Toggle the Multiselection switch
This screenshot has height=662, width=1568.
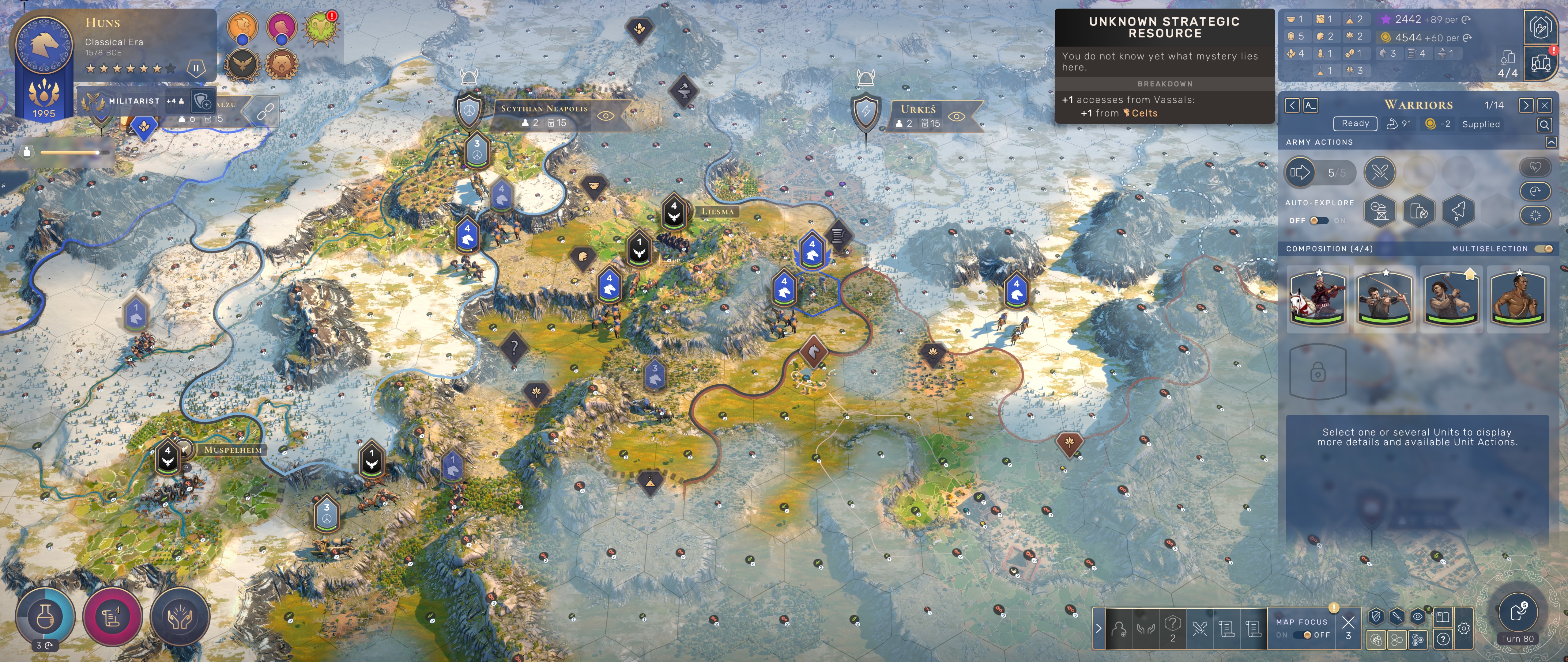pos(1543,249)
